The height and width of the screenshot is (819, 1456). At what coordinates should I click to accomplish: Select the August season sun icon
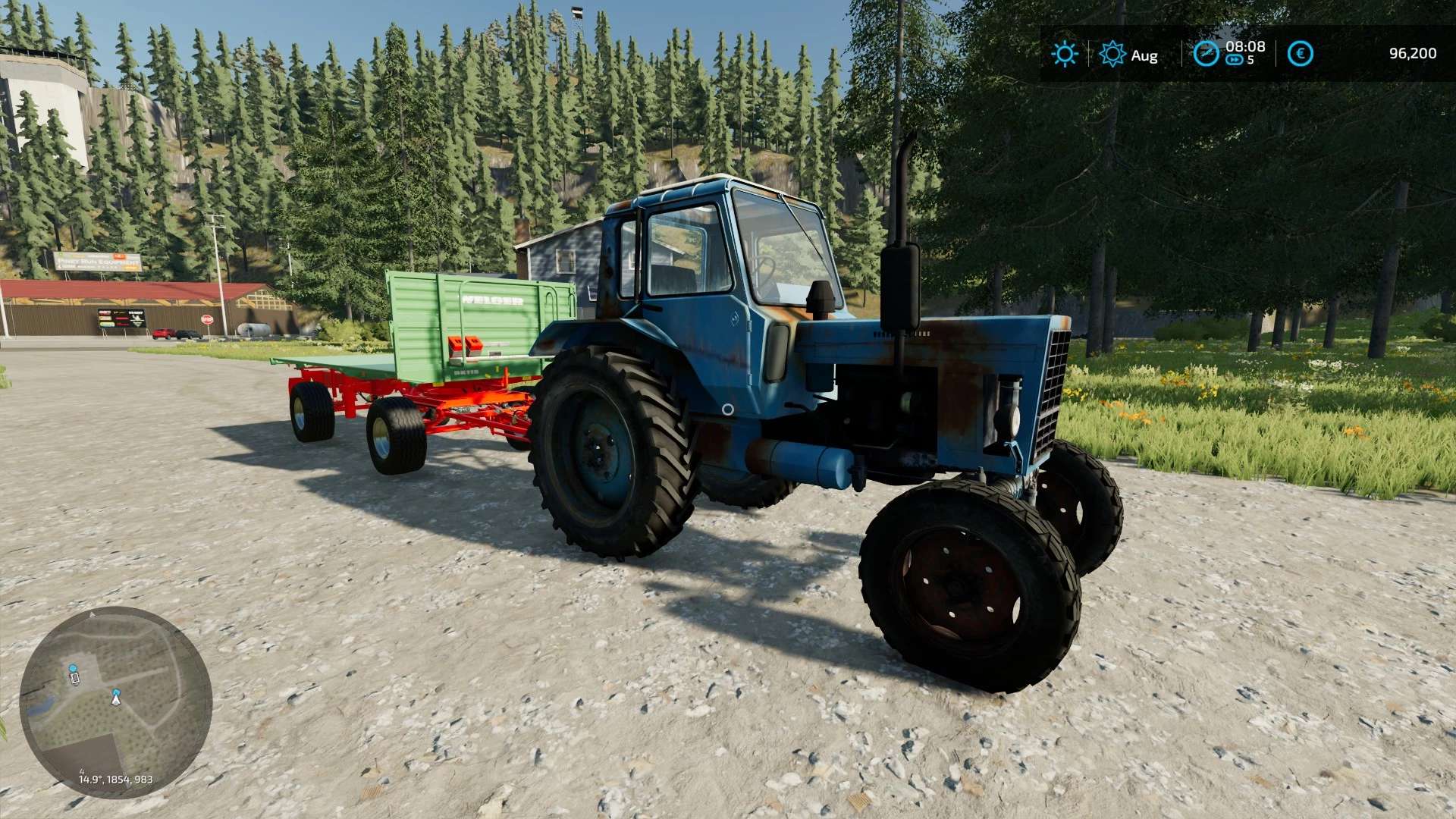click(1112, 54)
